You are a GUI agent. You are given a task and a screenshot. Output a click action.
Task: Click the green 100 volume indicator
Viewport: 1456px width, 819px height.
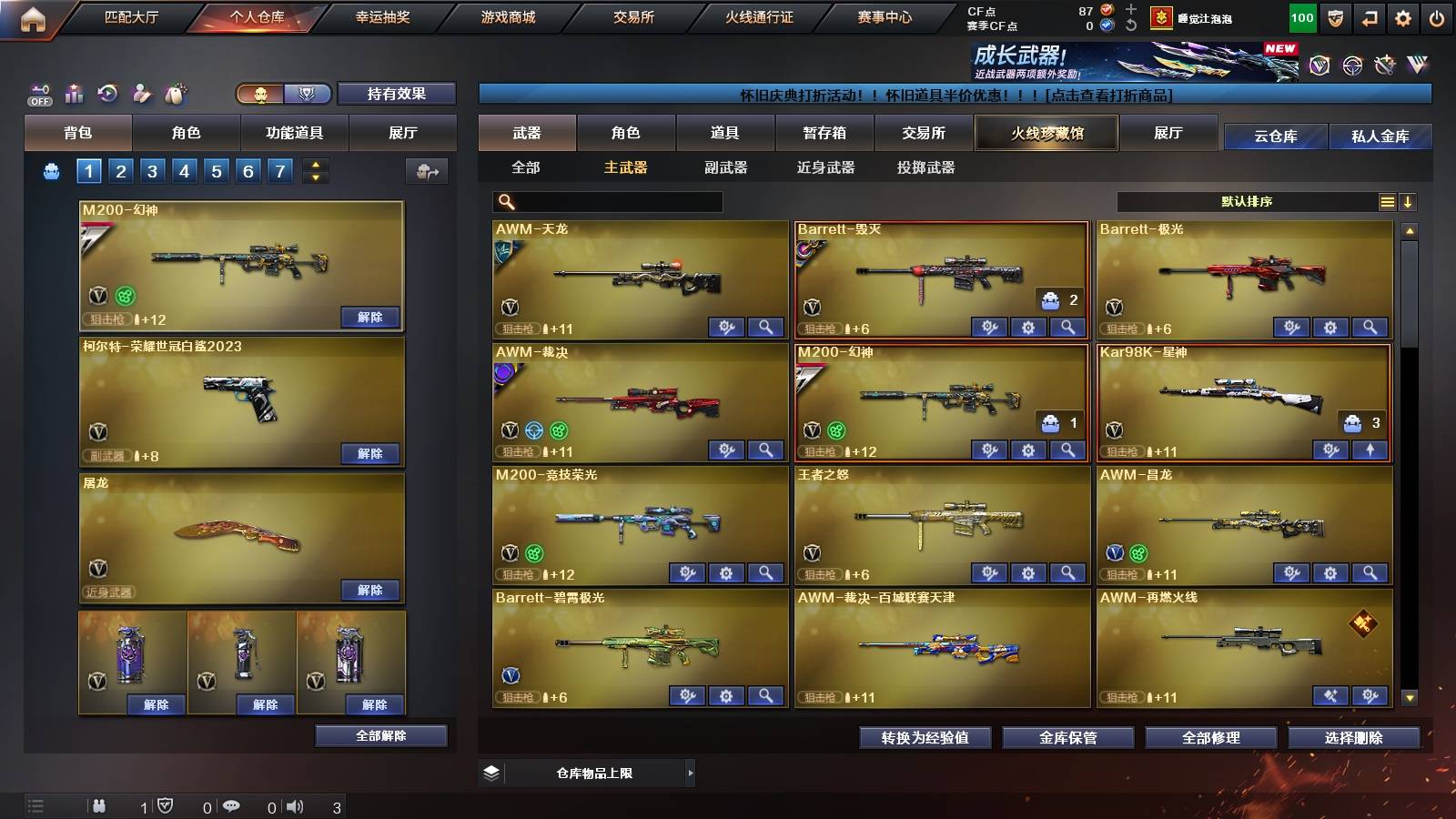tap(1301, 16)
